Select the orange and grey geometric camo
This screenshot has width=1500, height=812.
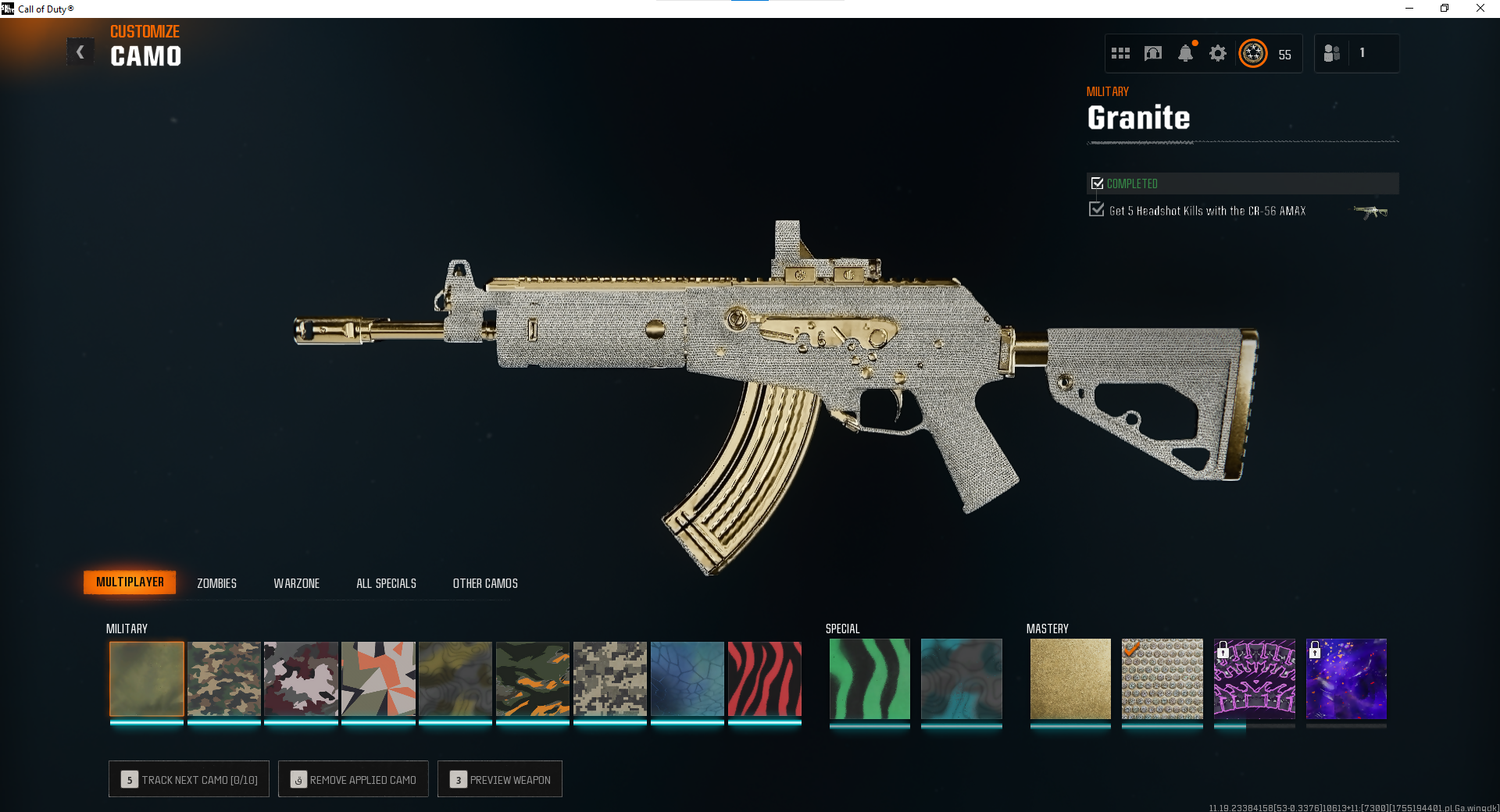(378, 678)
